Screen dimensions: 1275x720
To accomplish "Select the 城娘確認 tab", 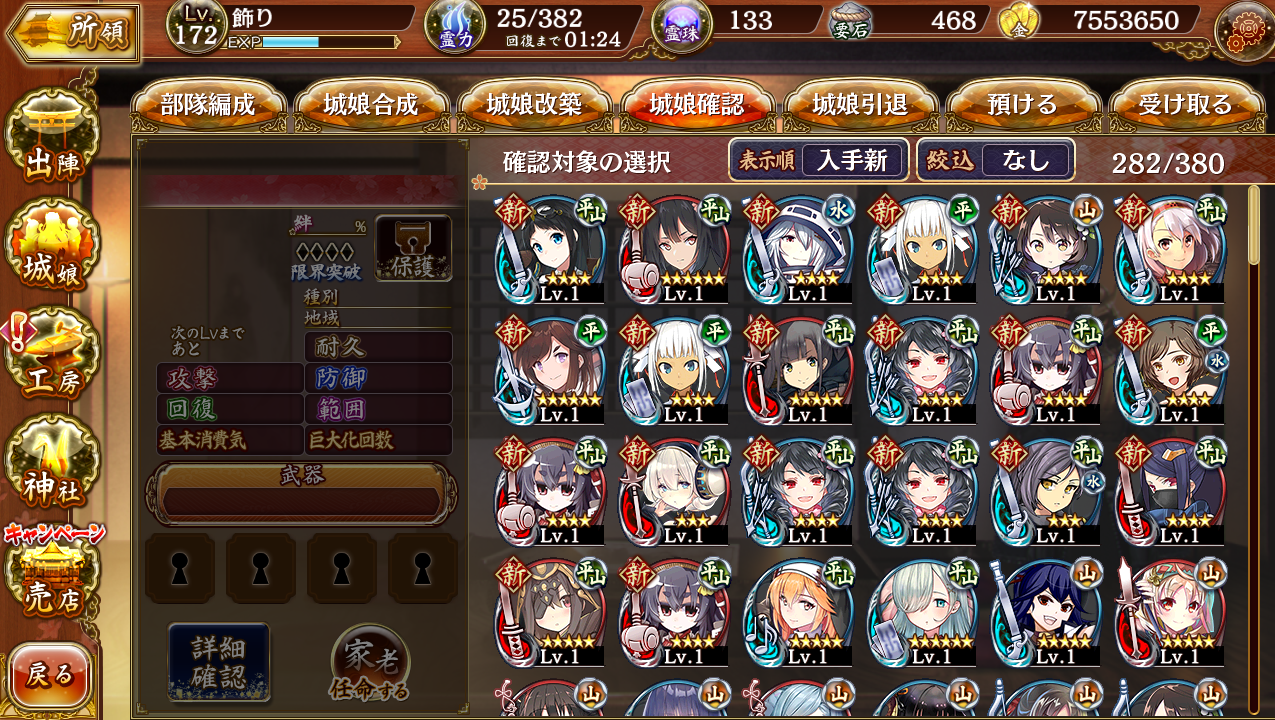I will coord(697,105).
